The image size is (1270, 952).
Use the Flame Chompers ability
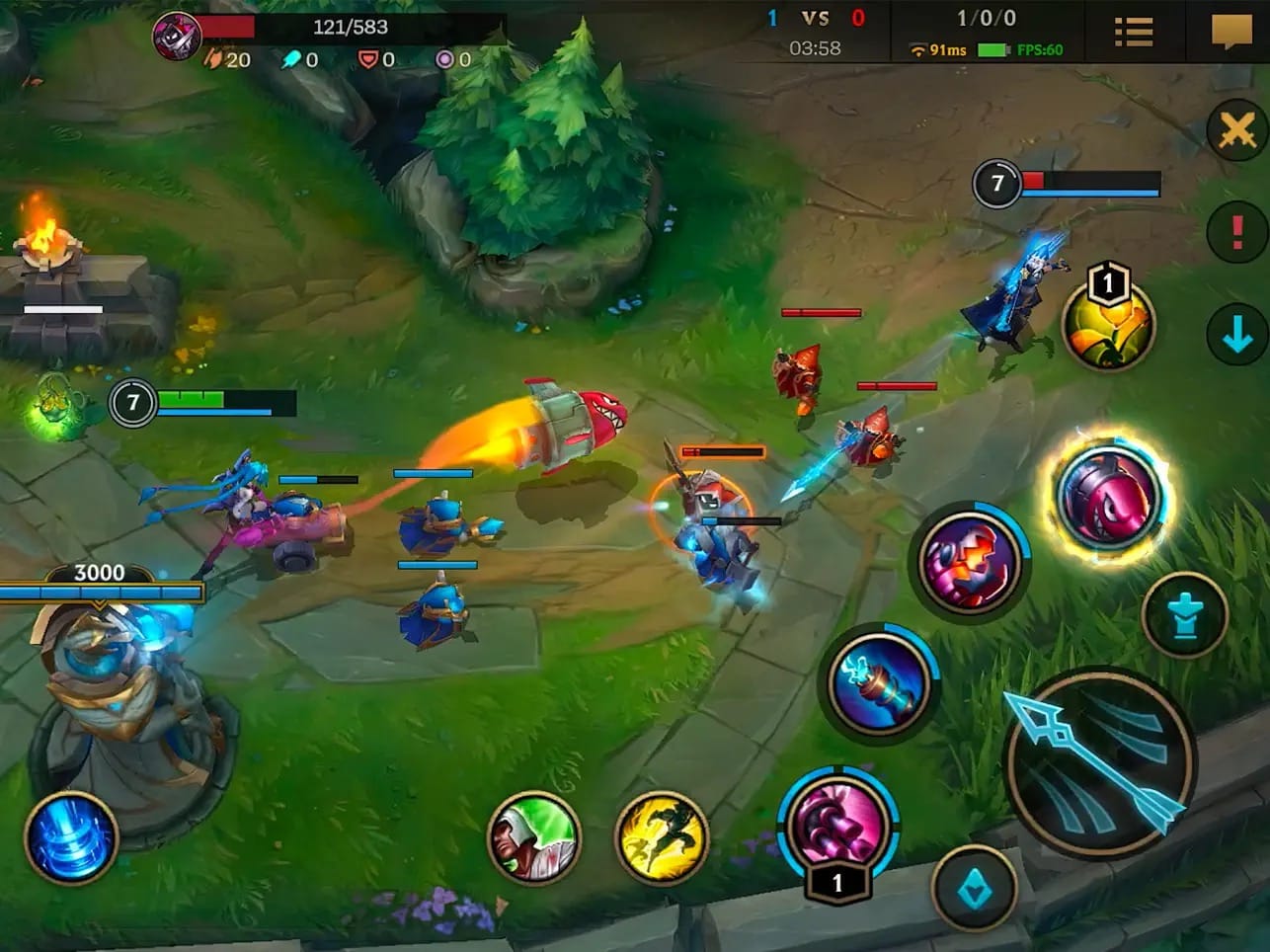pos(969,562)
